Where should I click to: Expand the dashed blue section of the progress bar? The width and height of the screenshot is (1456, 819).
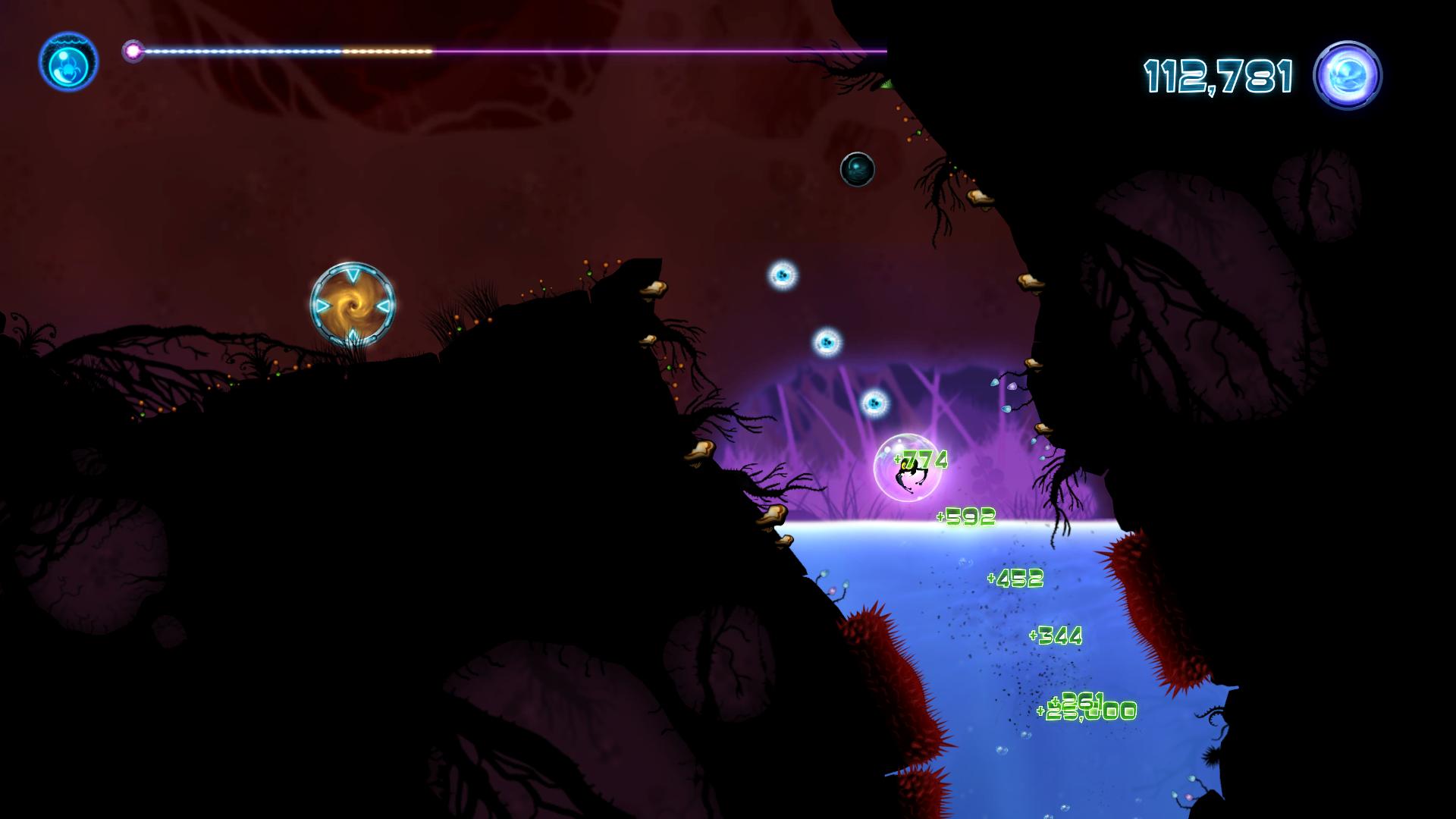[243, 51]
